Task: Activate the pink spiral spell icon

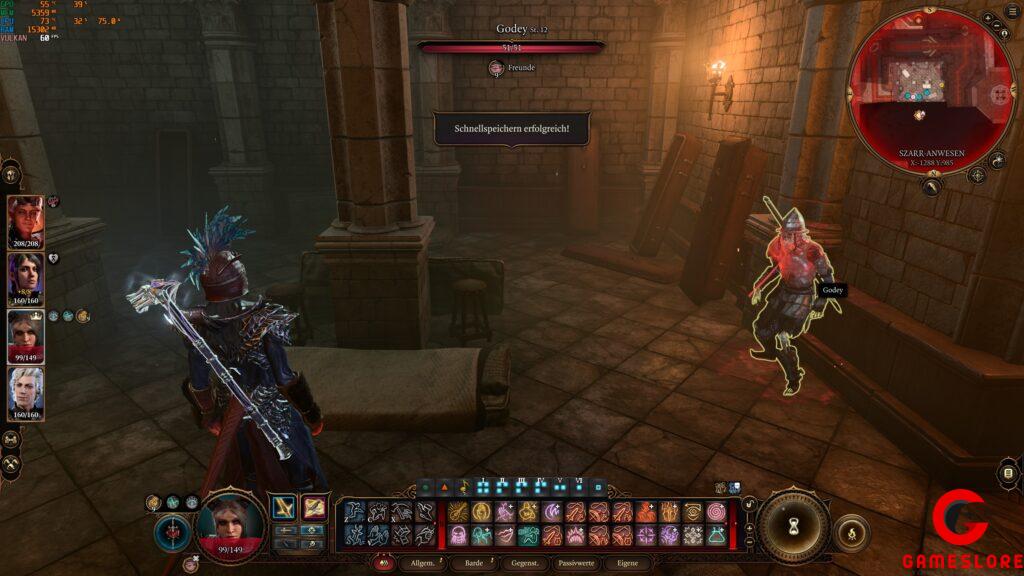Action: pyautogui.click(x=716, y=511)
